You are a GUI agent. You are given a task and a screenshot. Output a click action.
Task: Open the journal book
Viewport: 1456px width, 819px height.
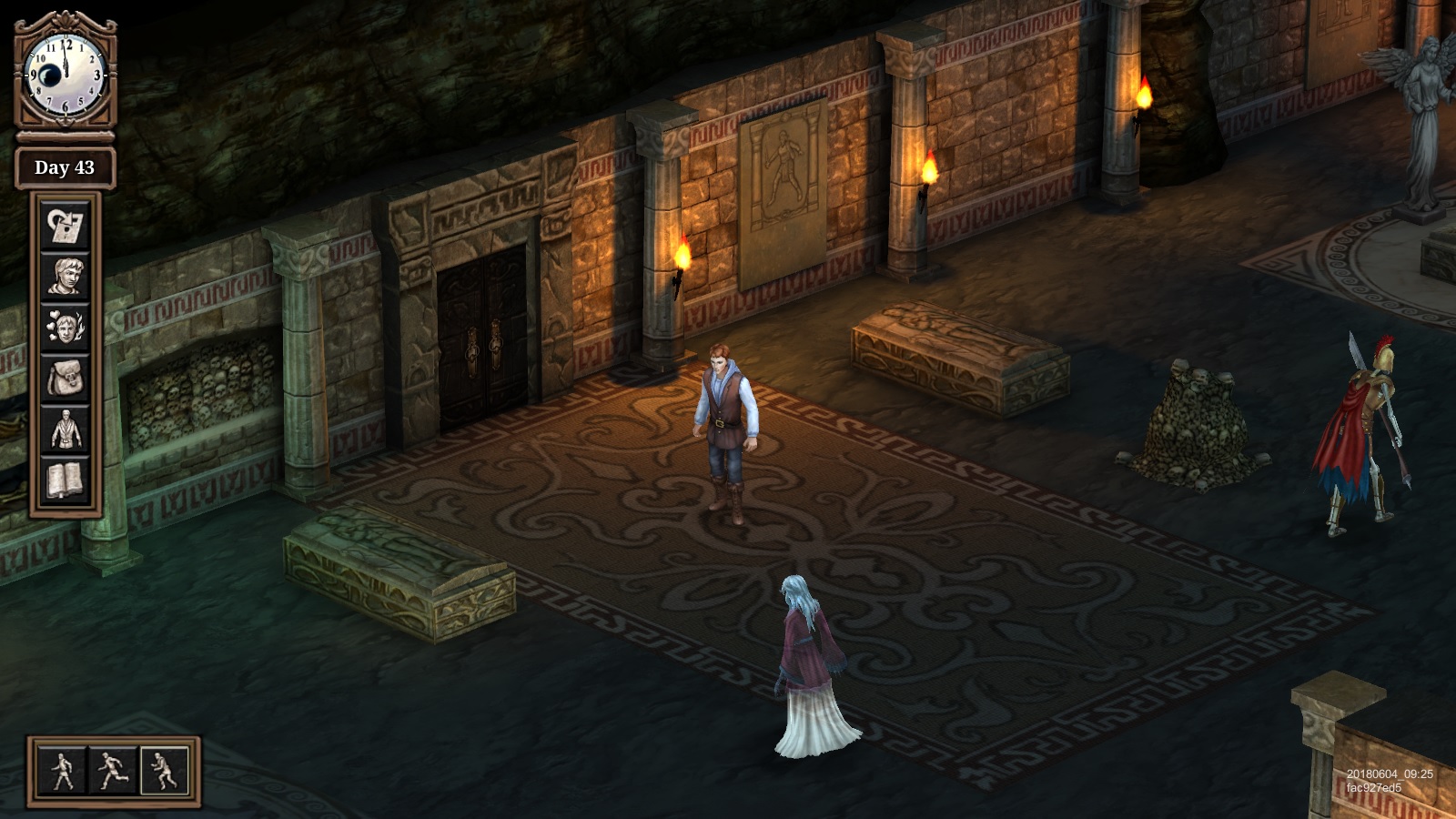click(65, 480)
